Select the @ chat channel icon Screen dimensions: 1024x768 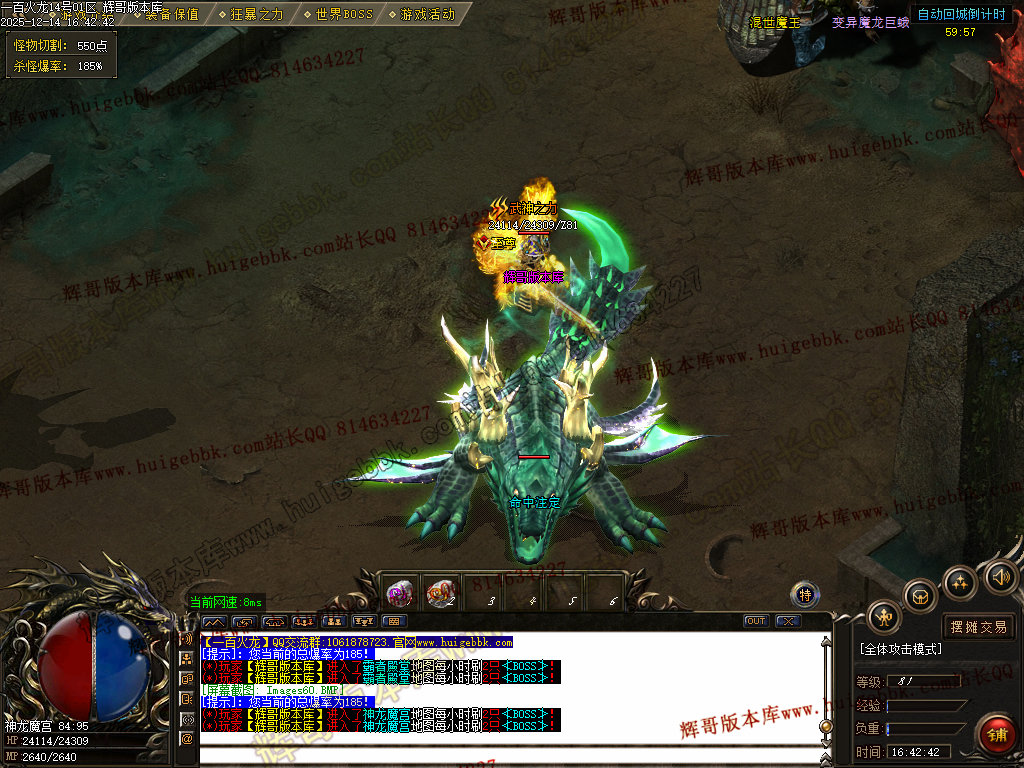click(186, 738)
